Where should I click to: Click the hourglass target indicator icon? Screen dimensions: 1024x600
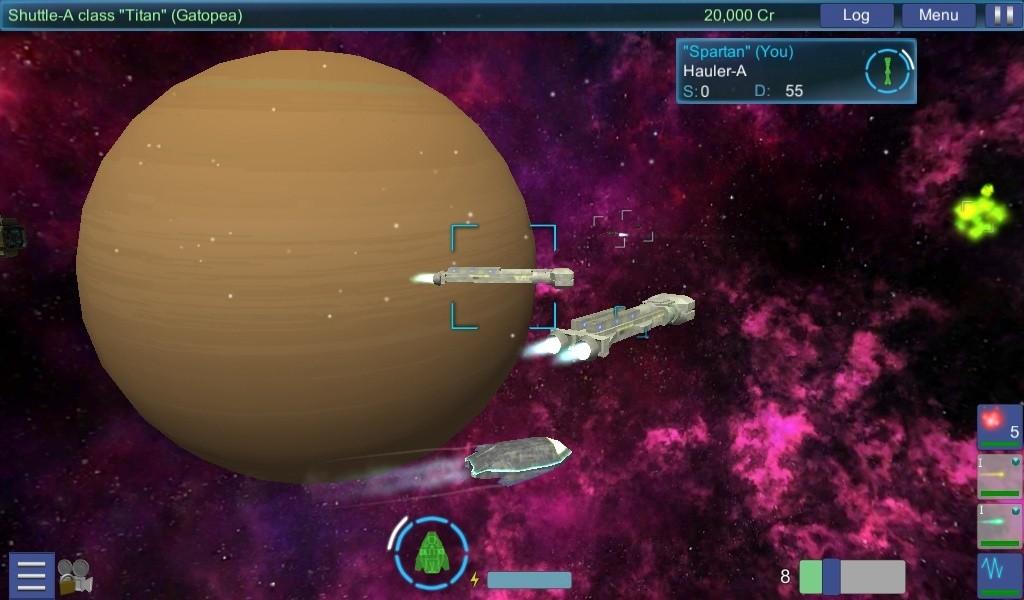click(x=888, y=71)
